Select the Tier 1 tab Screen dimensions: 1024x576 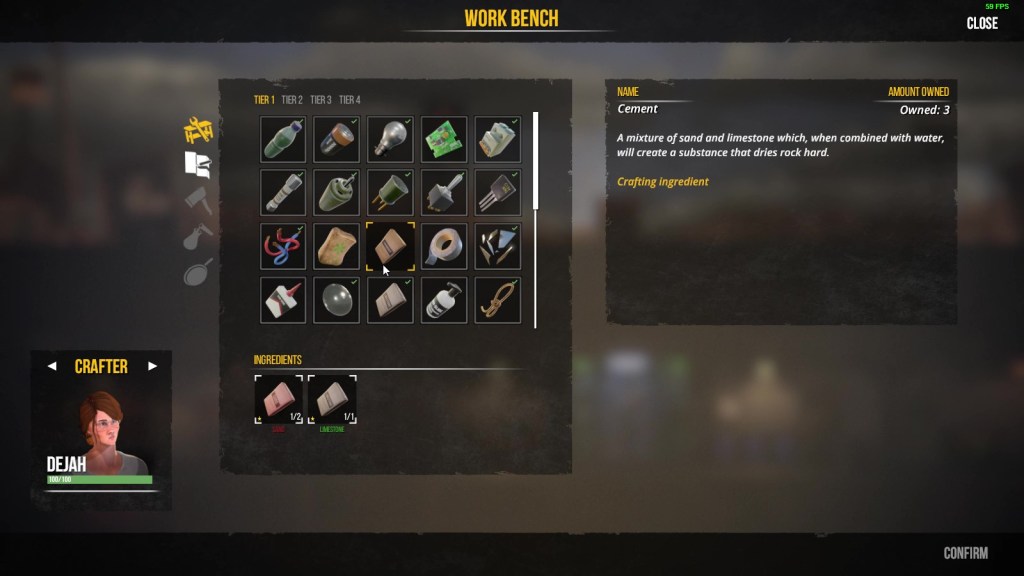point(264,100)
